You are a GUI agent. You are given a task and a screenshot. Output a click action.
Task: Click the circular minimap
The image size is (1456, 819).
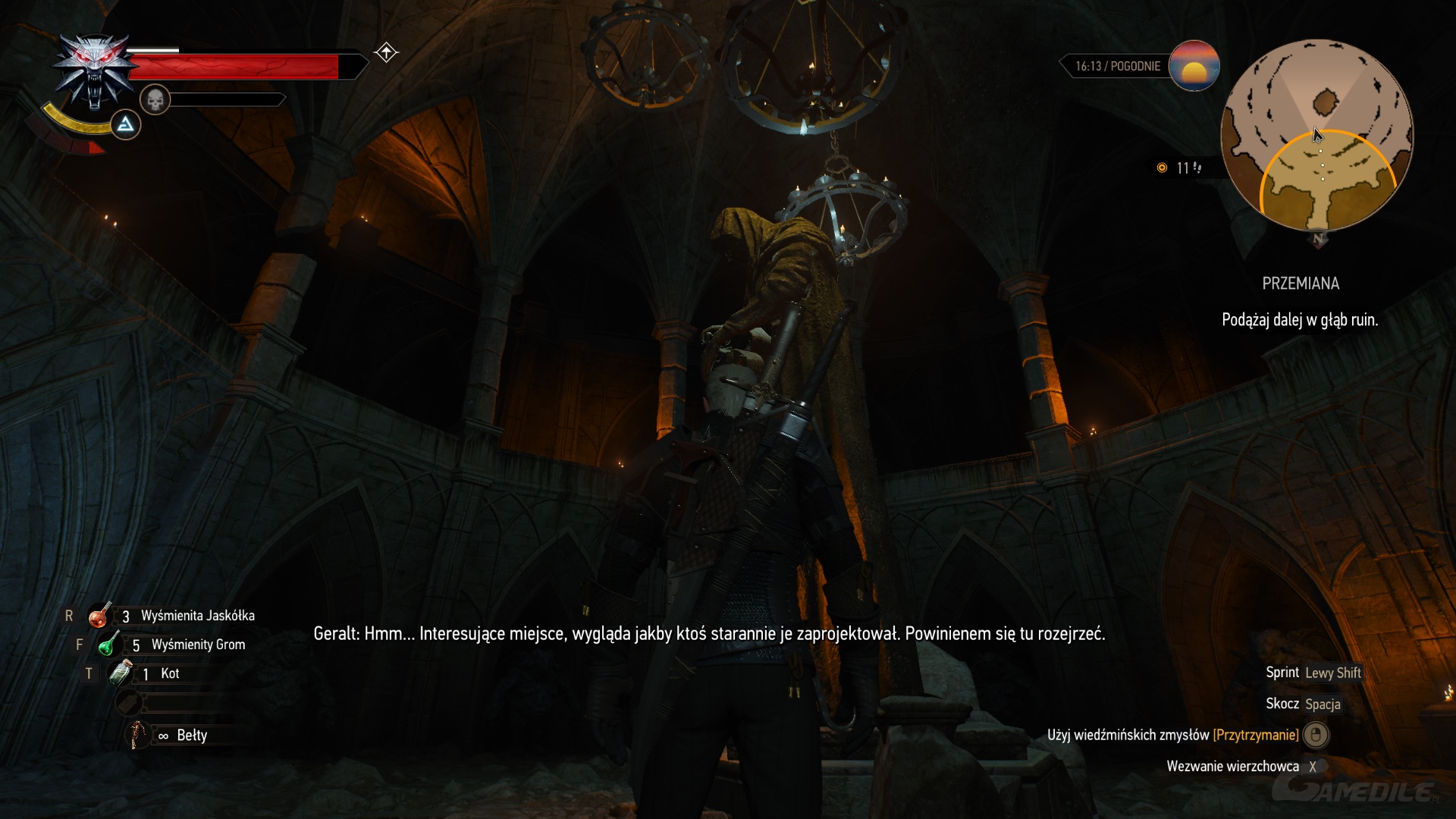(1317, 136)
